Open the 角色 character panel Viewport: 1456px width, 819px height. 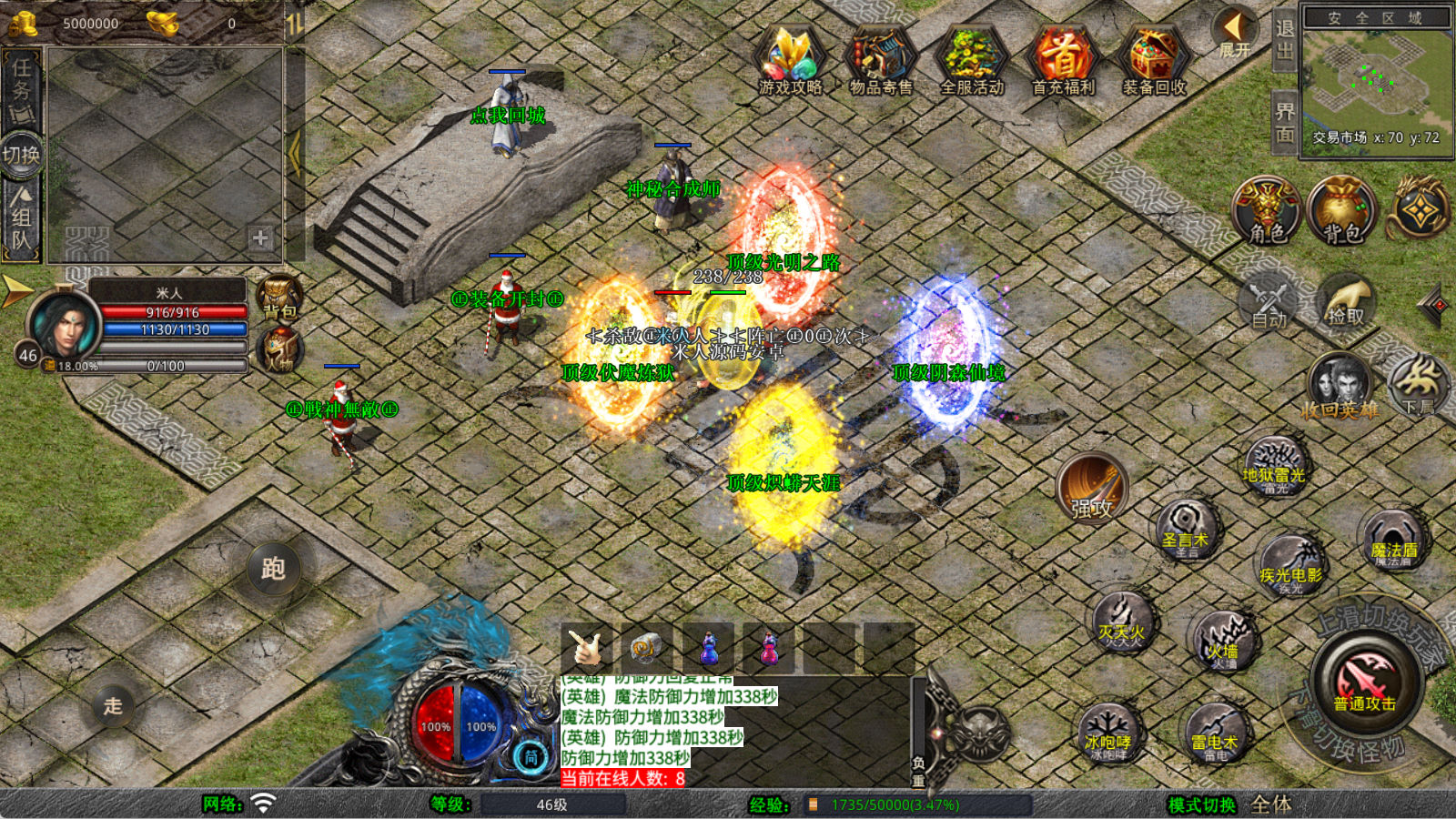pos(1267,211)
